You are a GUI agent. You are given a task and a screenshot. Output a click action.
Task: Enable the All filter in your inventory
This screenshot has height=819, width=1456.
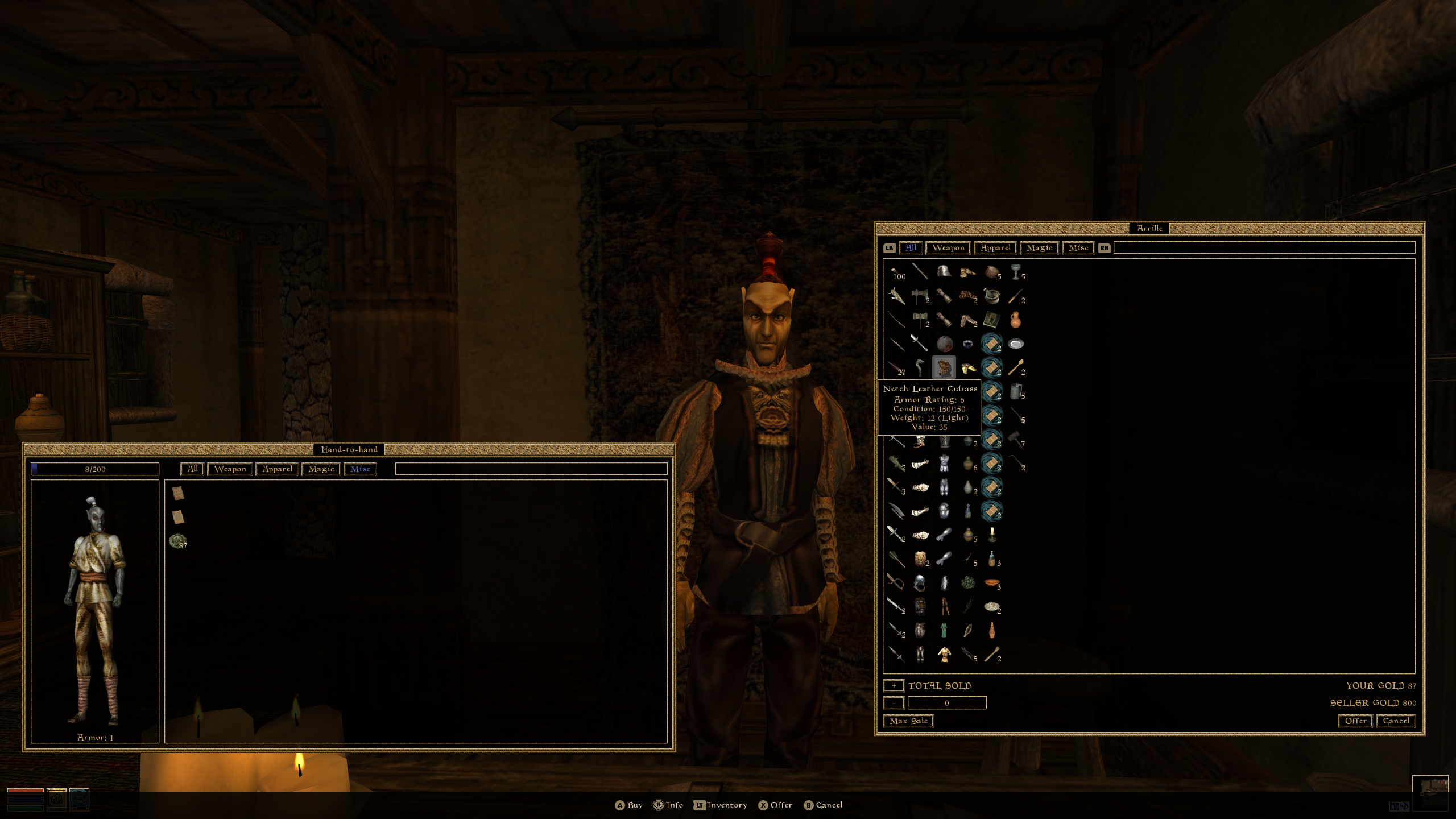tap(192, 469)
